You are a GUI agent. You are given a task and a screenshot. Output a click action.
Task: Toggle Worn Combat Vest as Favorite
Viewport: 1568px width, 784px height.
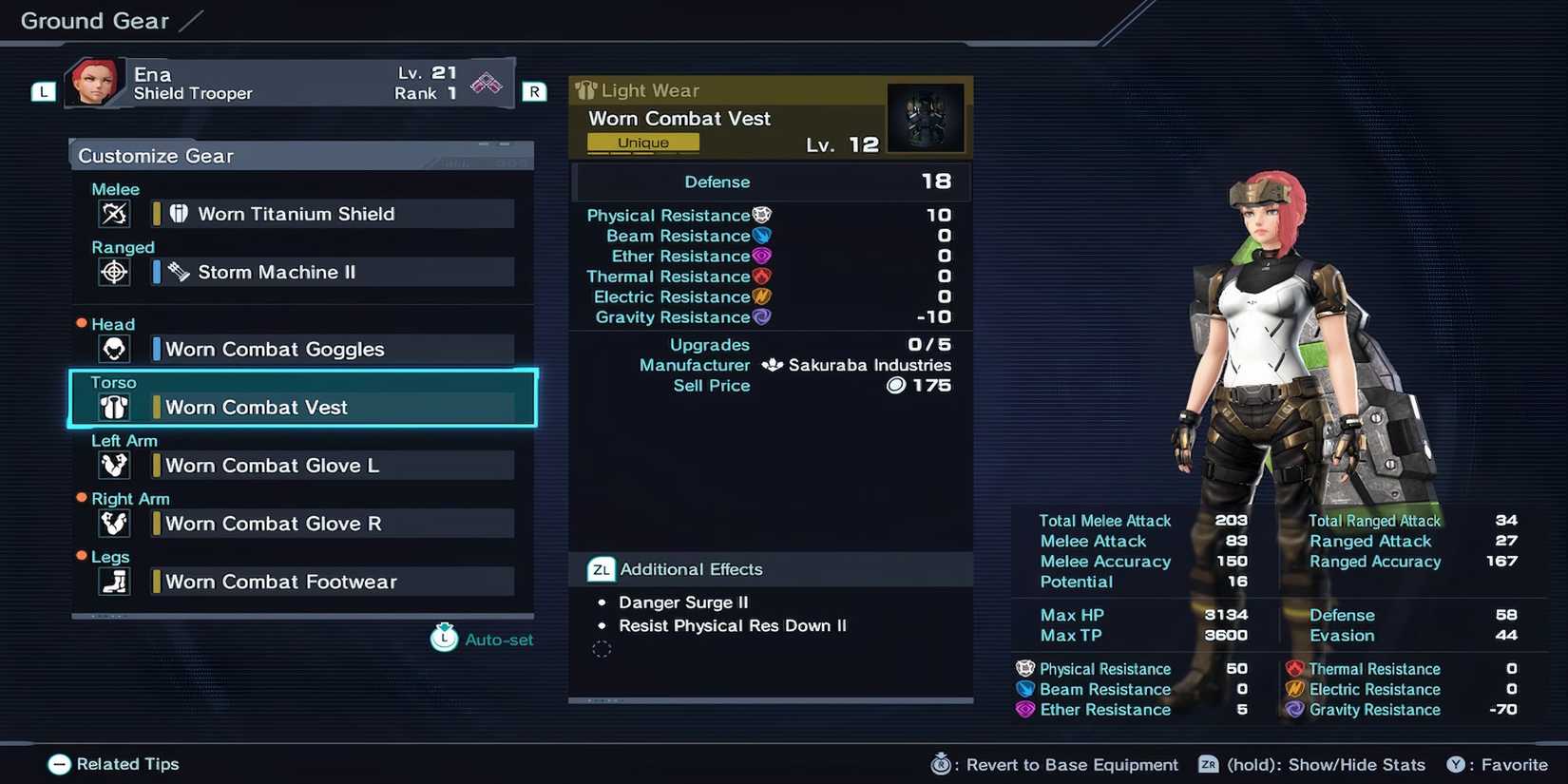[1456, 764]
